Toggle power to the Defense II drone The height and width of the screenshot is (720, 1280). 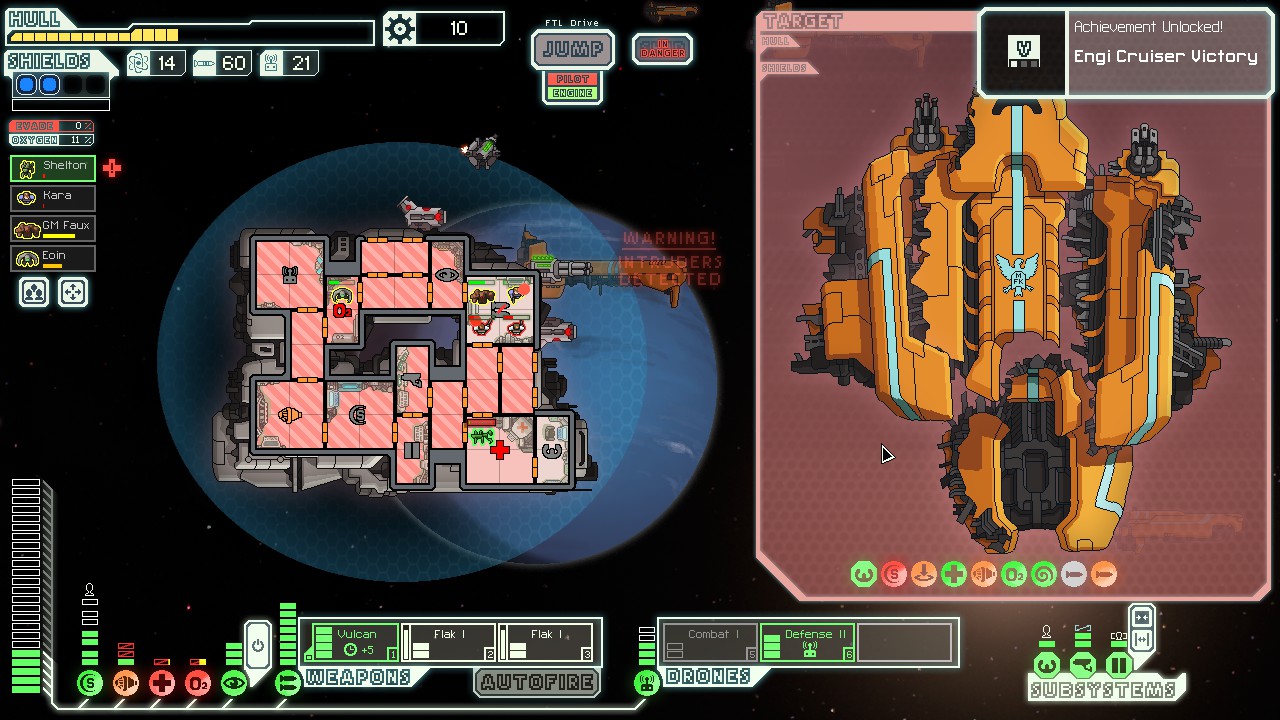pyautogui.click(x=807, y=640)
